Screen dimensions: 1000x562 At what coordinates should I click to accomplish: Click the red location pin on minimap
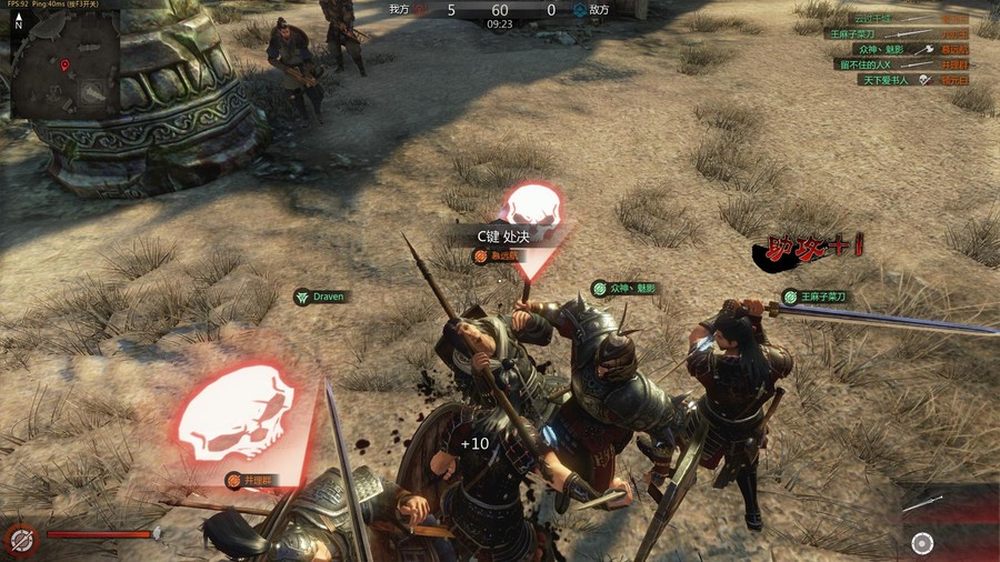tap(65, 67)
